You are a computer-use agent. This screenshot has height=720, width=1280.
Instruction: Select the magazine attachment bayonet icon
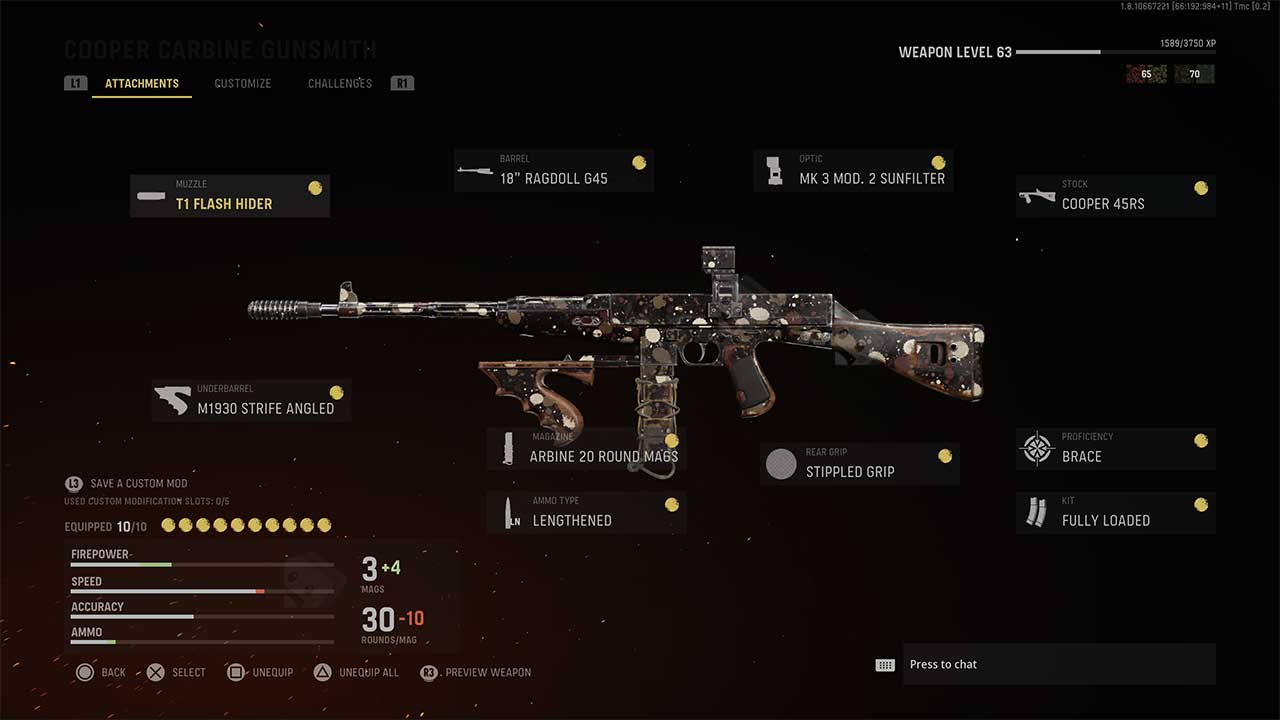pyautogui.click(x=509, y=447)
